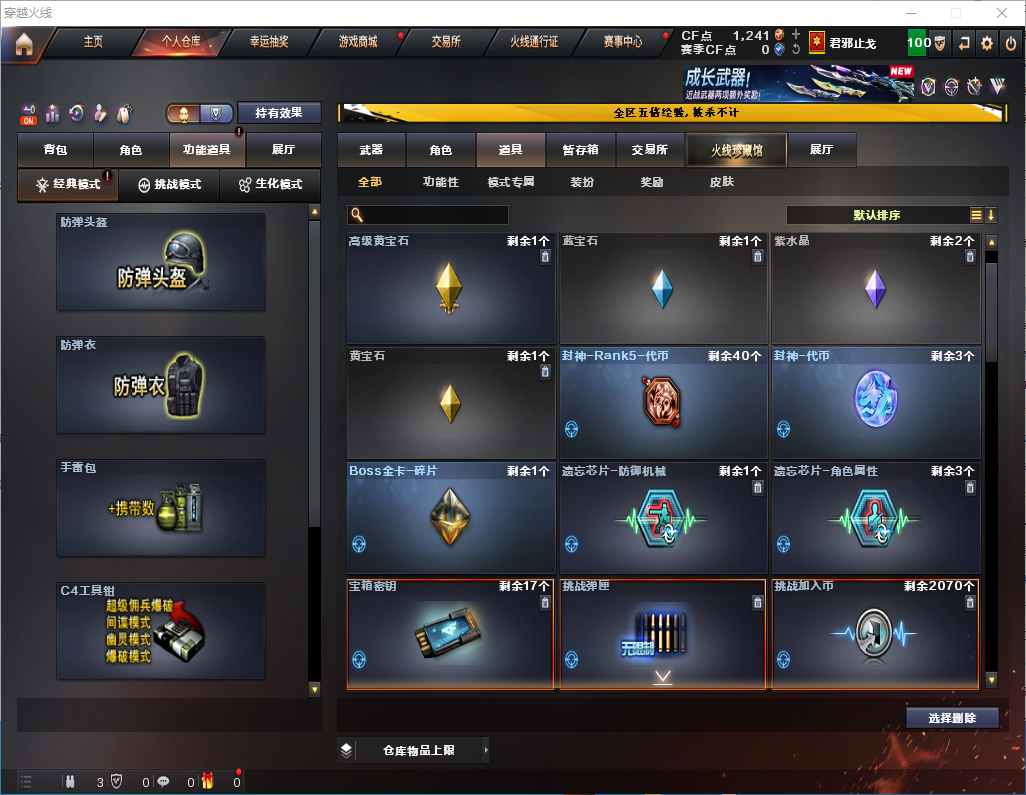Choose the 手雷包 grenade pack item
Image resolution: width=1026 pixels, height=795 pixels.
pyautogui.click(x=161, y=508)
